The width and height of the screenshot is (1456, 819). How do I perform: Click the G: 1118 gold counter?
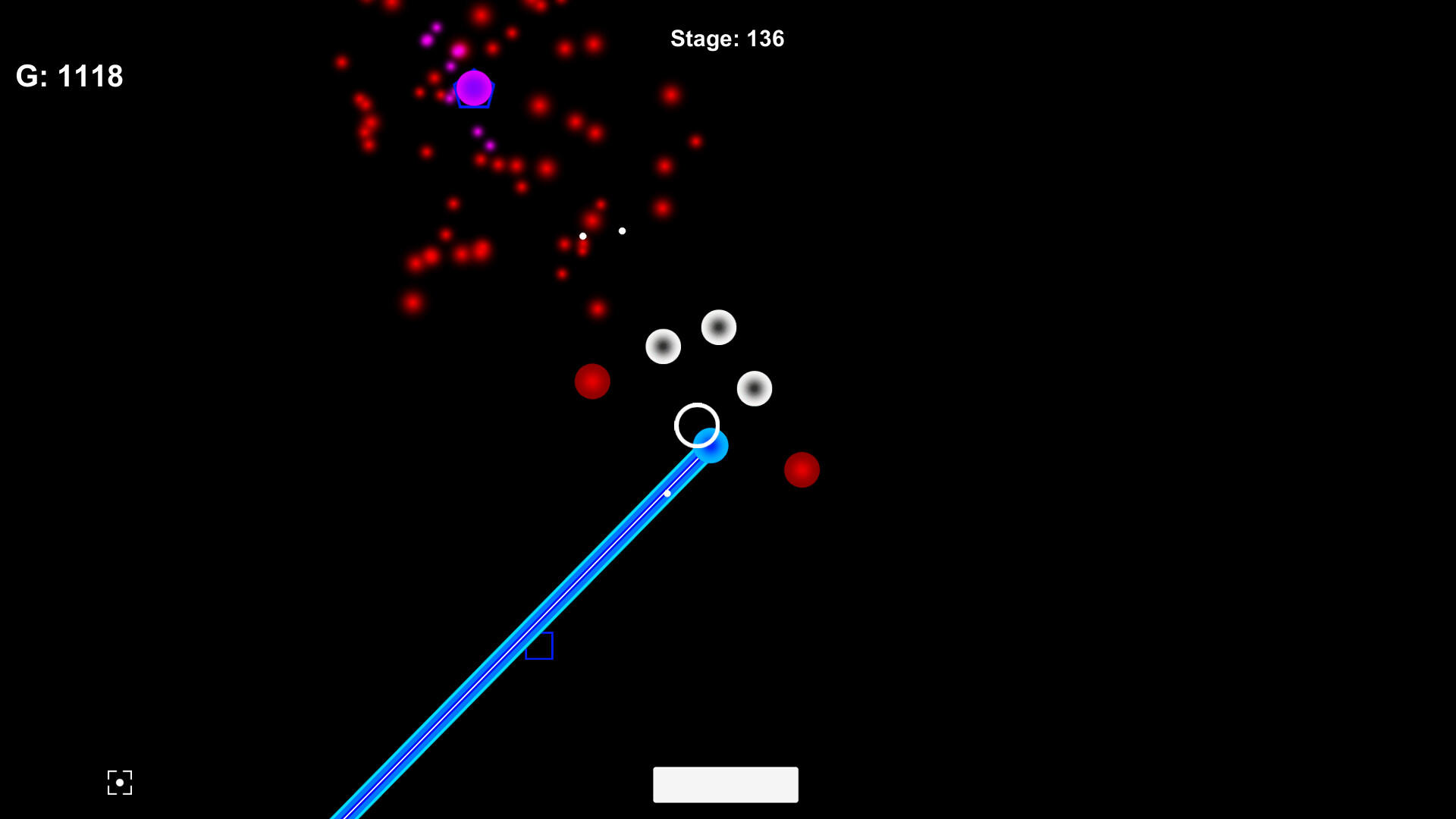coord(70,76)
